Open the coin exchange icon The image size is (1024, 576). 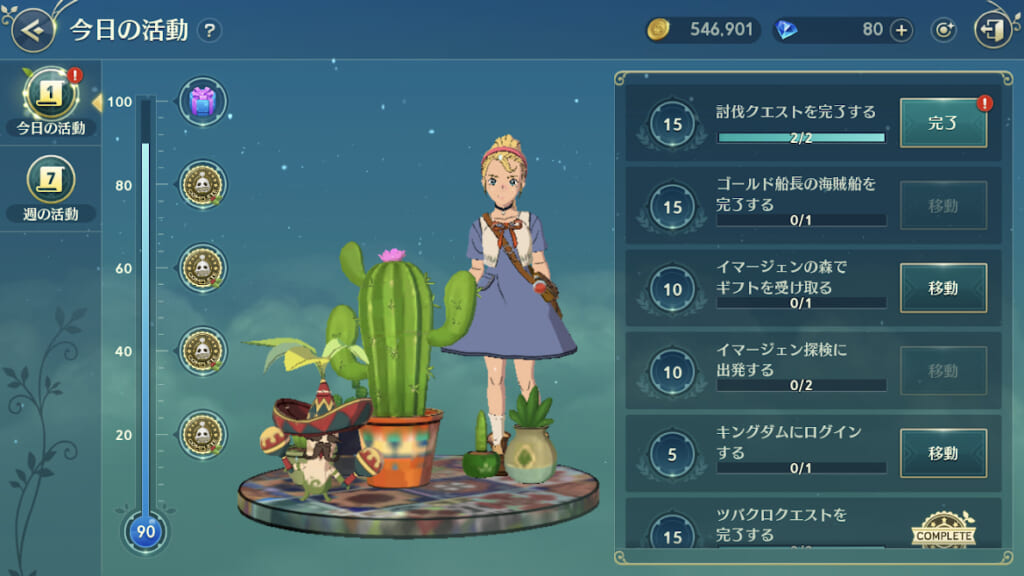point(943,30)
